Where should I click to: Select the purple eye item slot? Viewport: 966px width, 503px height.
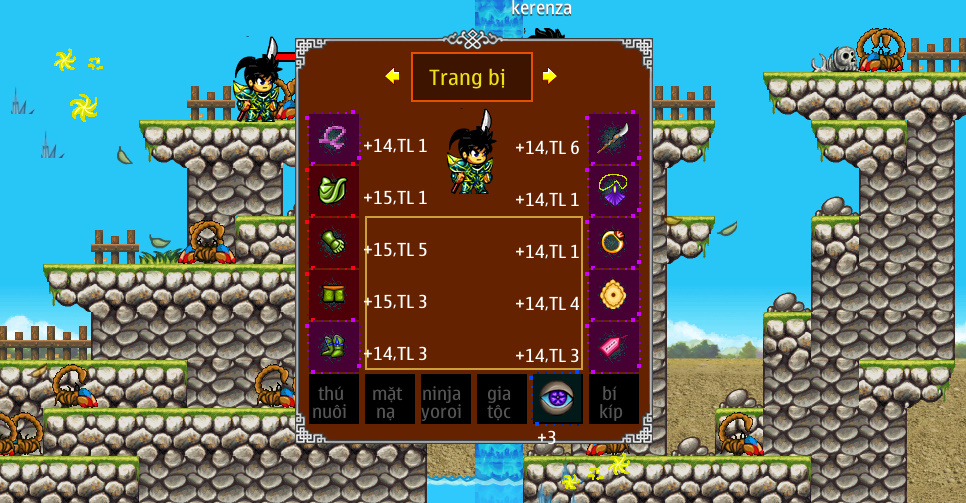557,400
